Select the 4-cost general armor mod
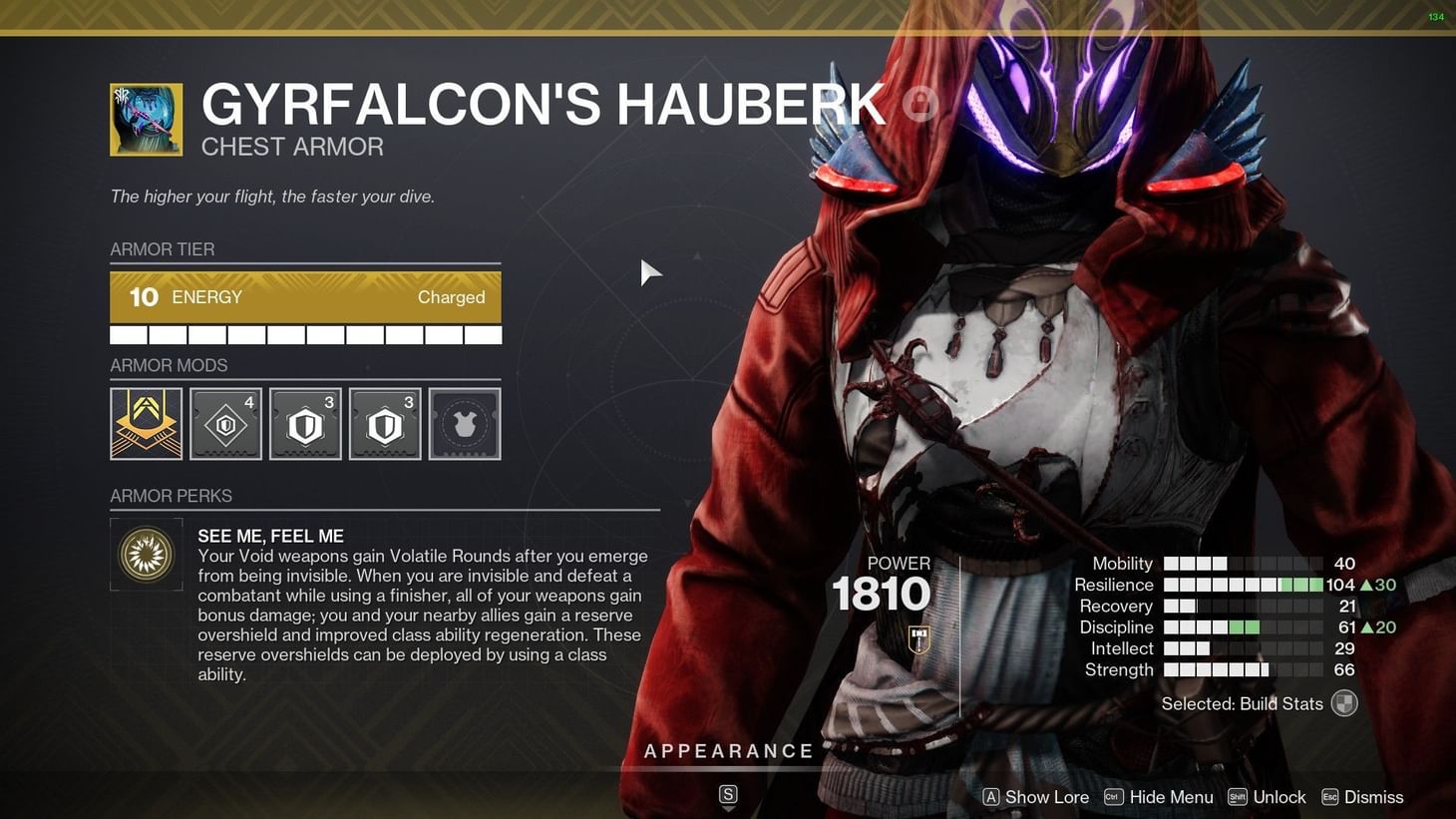 (x=225, y=423)
